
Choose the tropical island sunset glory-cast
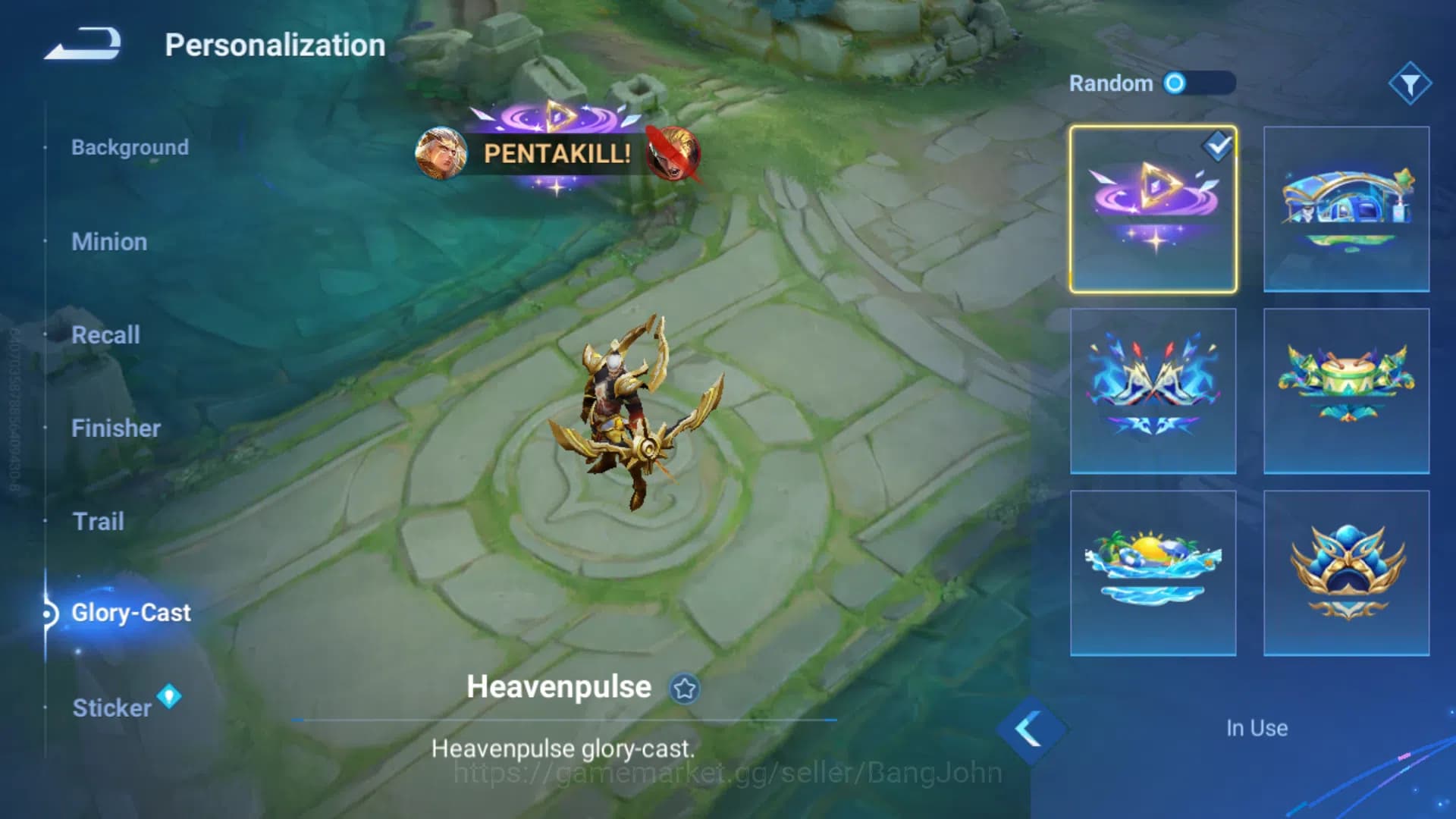click(1153, 573)
